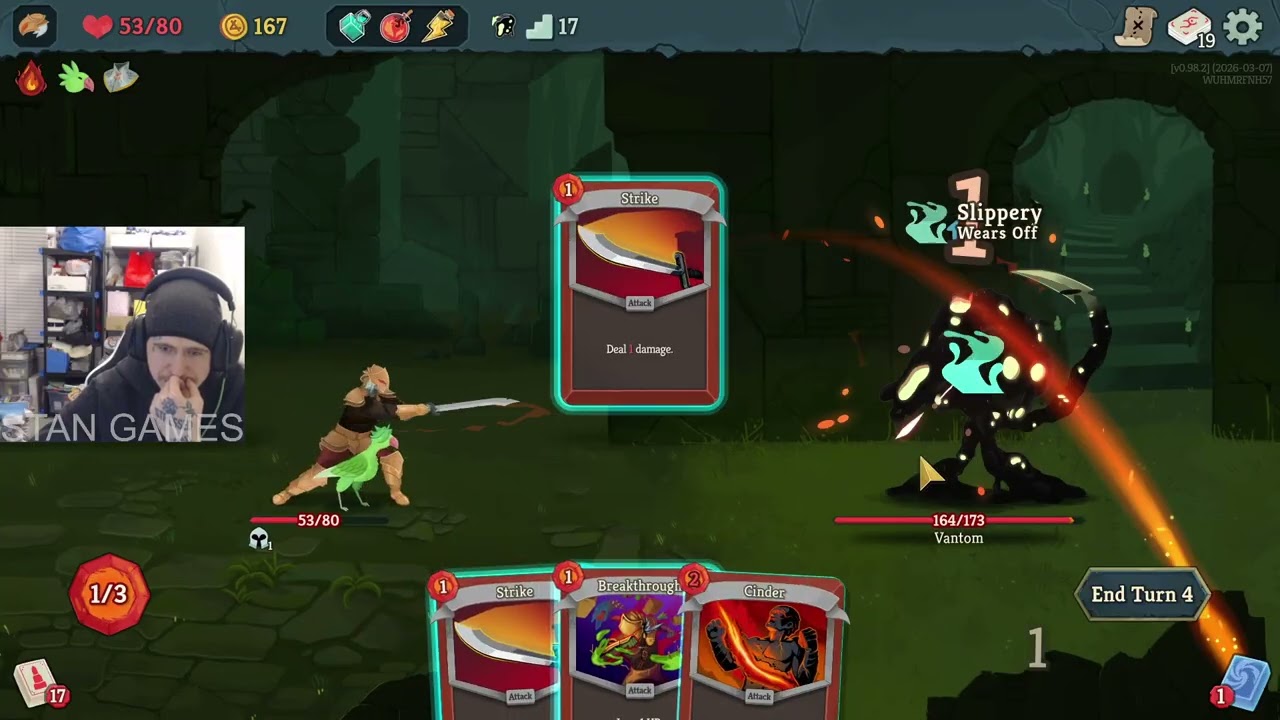End the current turn
Screen dimensions: 1280x720
coord(1141,594)
